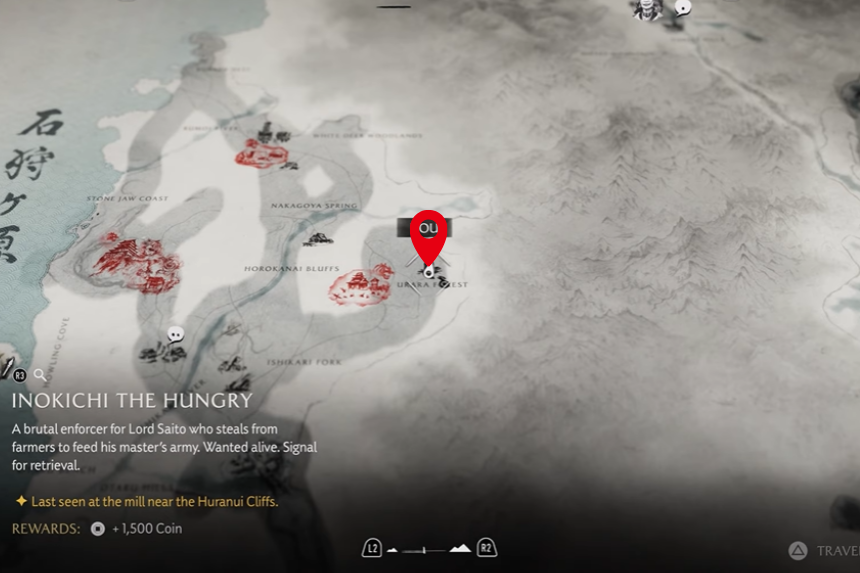Image resolution: width=860 pixels, height=573 pixels.
Task: Click the magnifying glass search icon
Action: click(40, 375)
